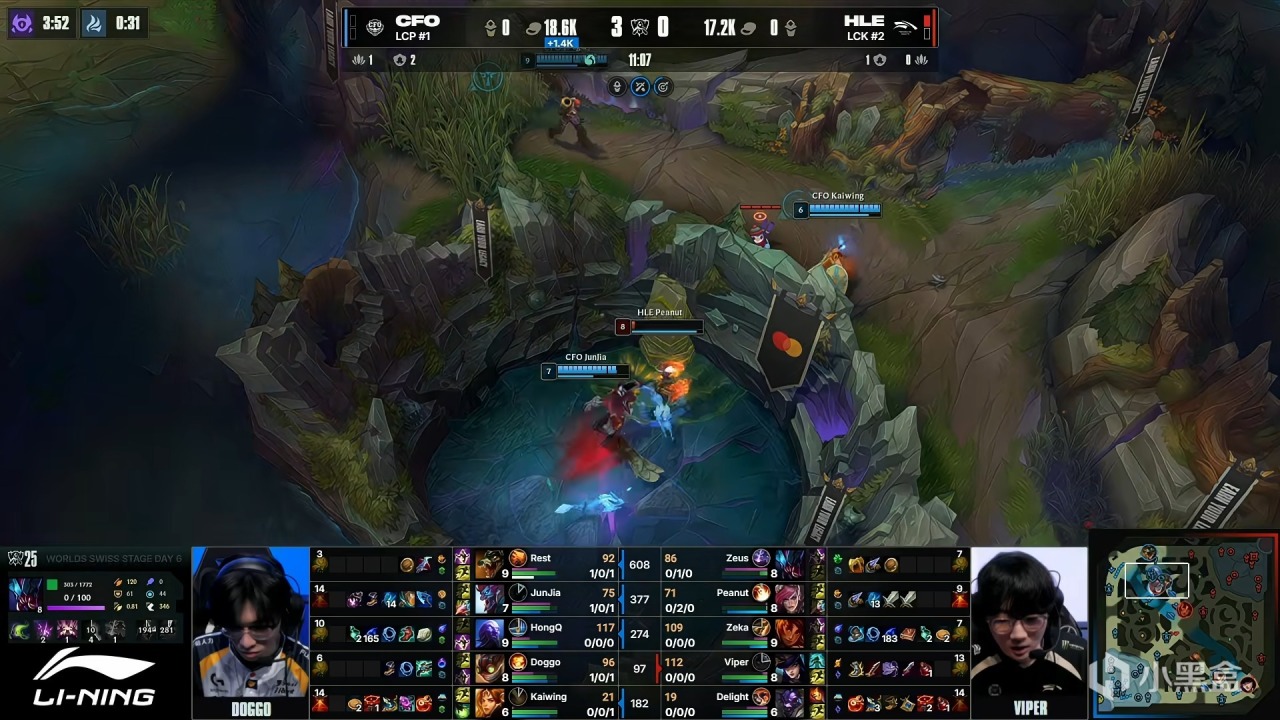Select Peanut's champion portrait on the scoreboard
This screenshot has width=1280, height=720.
[x=790, y=599]
